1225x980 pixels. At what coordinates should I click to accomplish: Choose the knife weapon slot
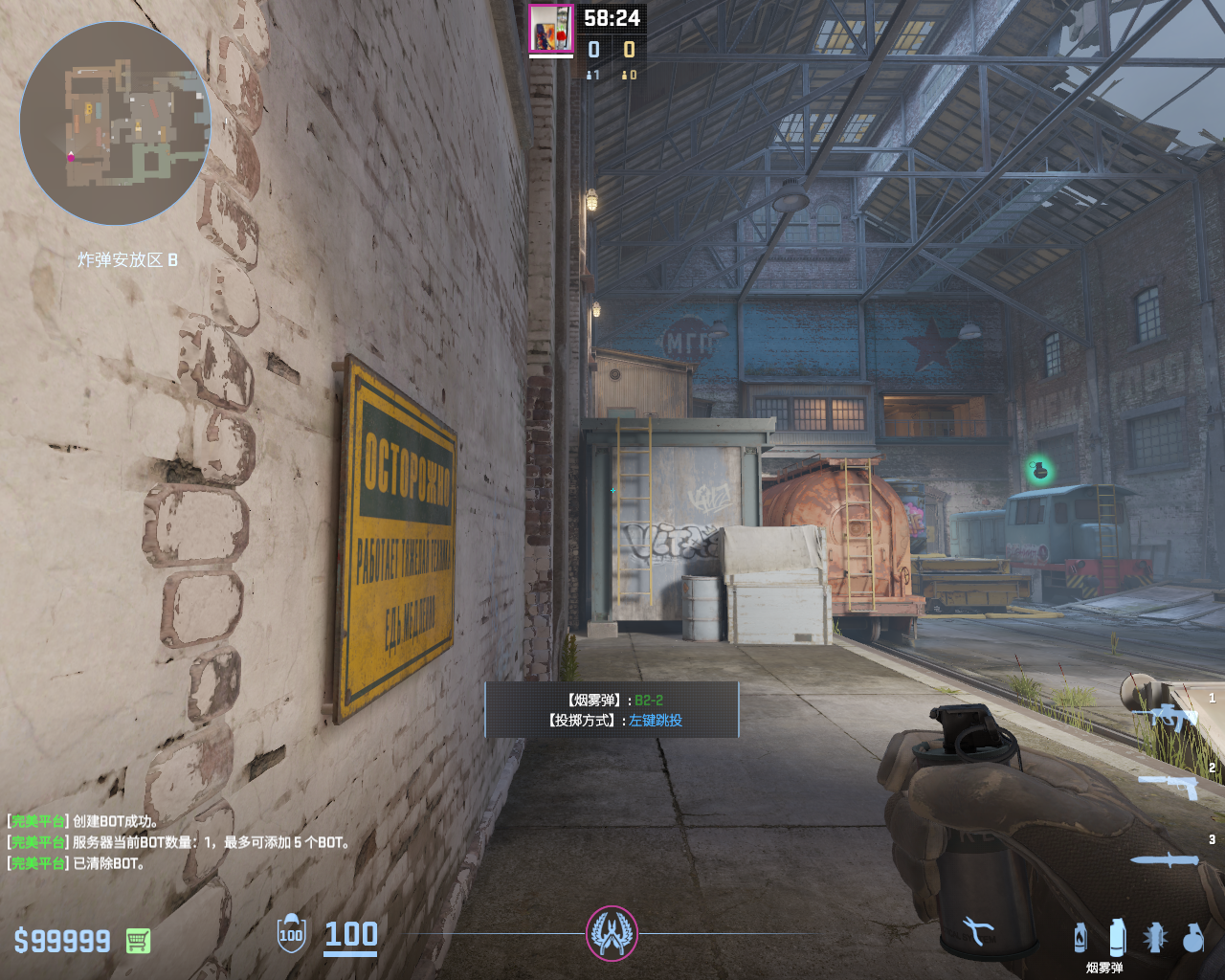point(1165,860)
